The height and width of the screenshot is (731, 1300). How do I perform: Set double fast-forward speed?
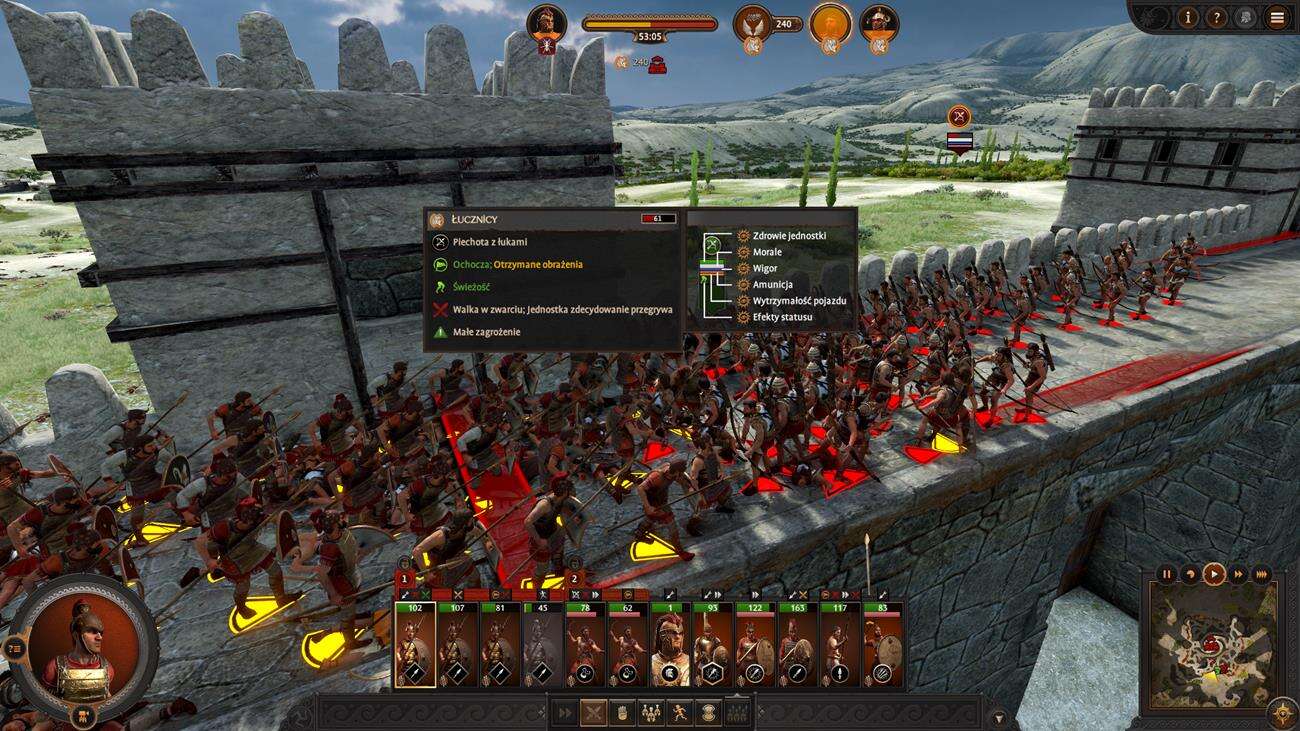[1239, 574]
